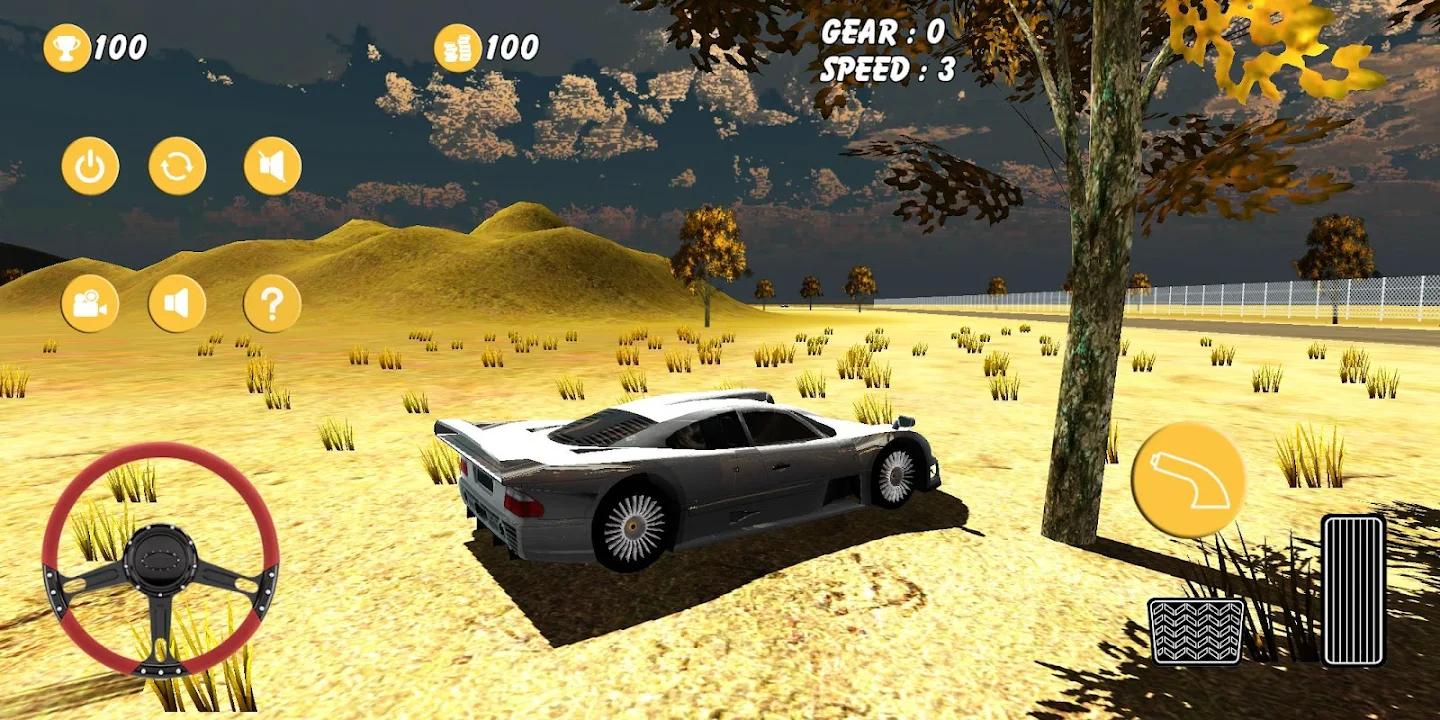Click the red steering wheel
Viewport: 1440px width, 720px height.
160,559
